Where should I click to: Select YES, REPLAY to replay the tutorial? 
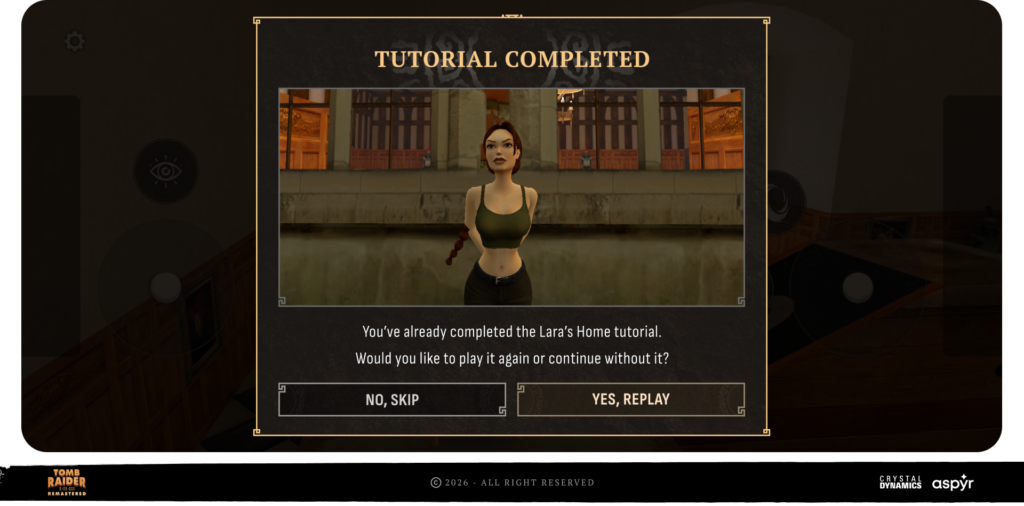(630, 399)
